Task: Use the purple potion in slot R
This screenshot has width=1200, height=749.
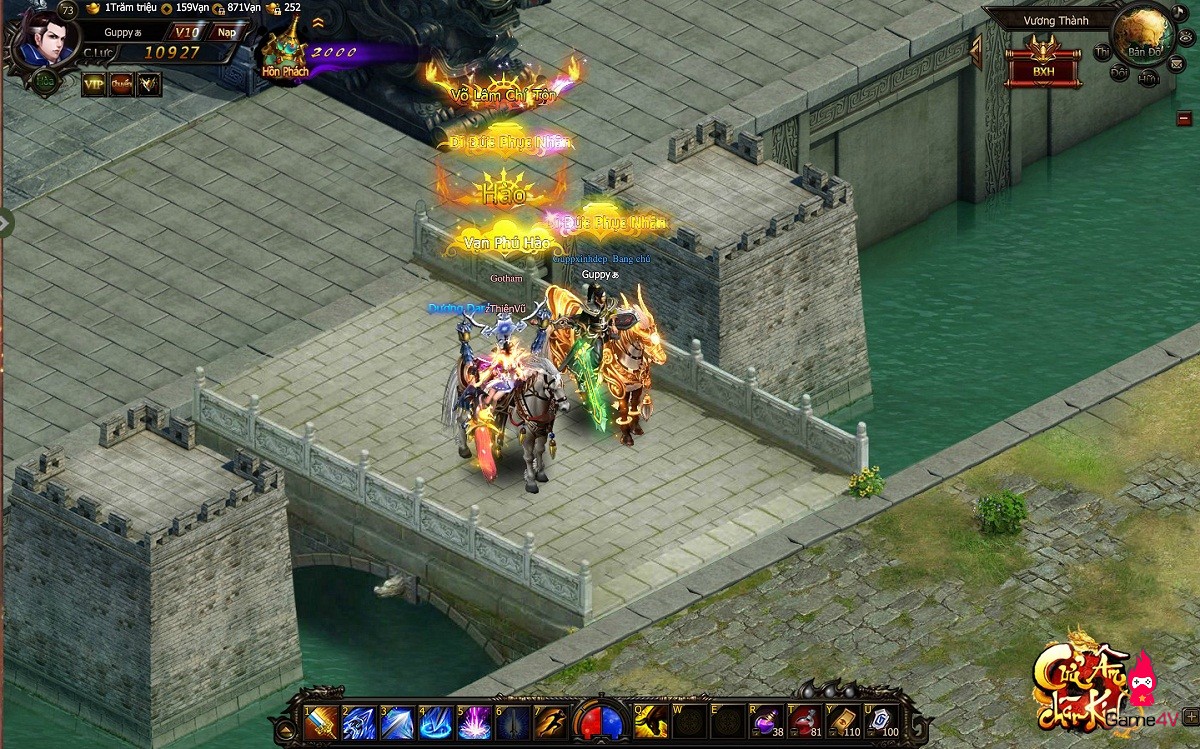Action: (766, 721)
